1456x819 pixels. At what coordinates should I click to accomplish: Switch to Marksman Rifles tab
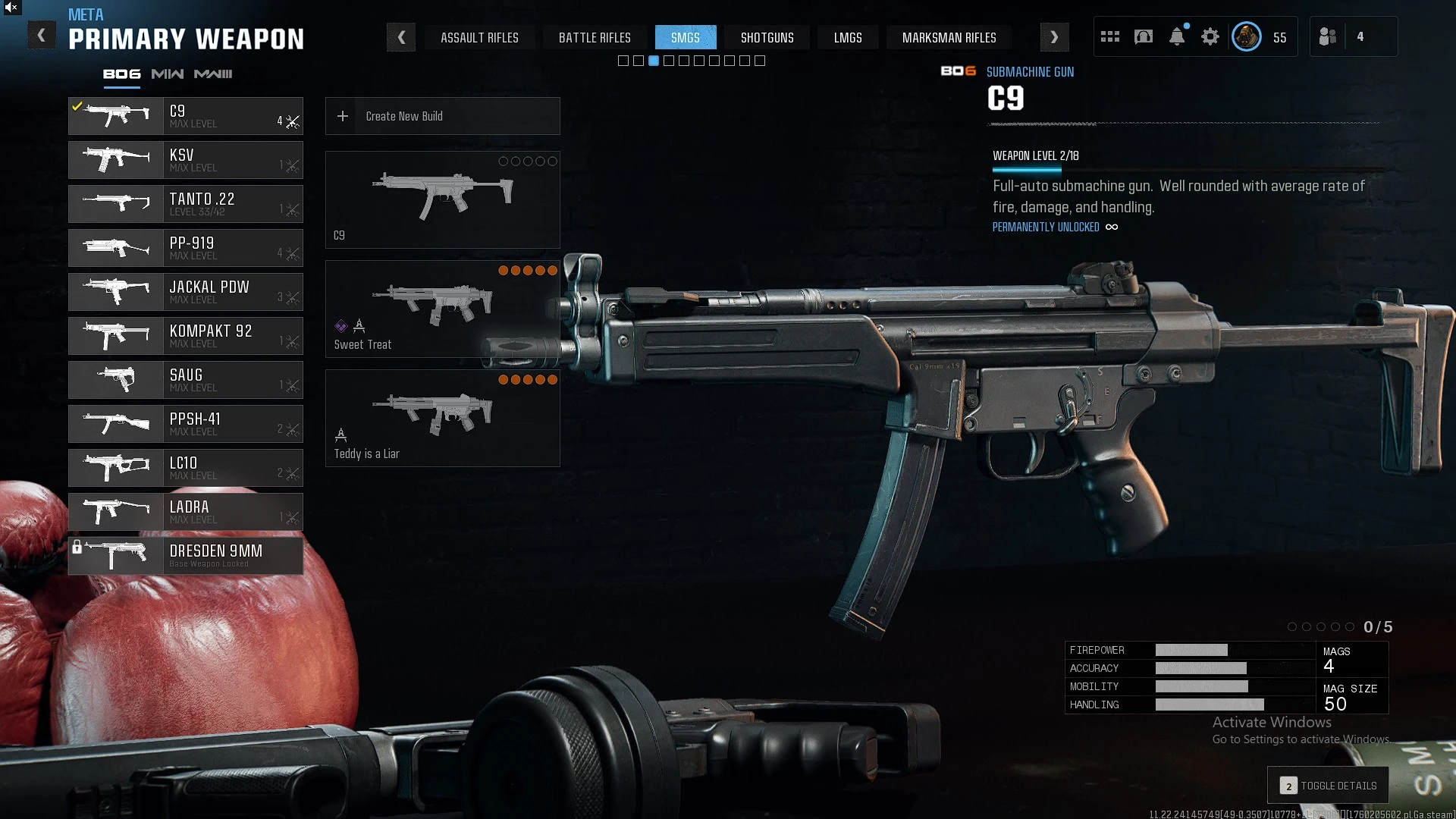pyautogui.click(x=949, y=38)
